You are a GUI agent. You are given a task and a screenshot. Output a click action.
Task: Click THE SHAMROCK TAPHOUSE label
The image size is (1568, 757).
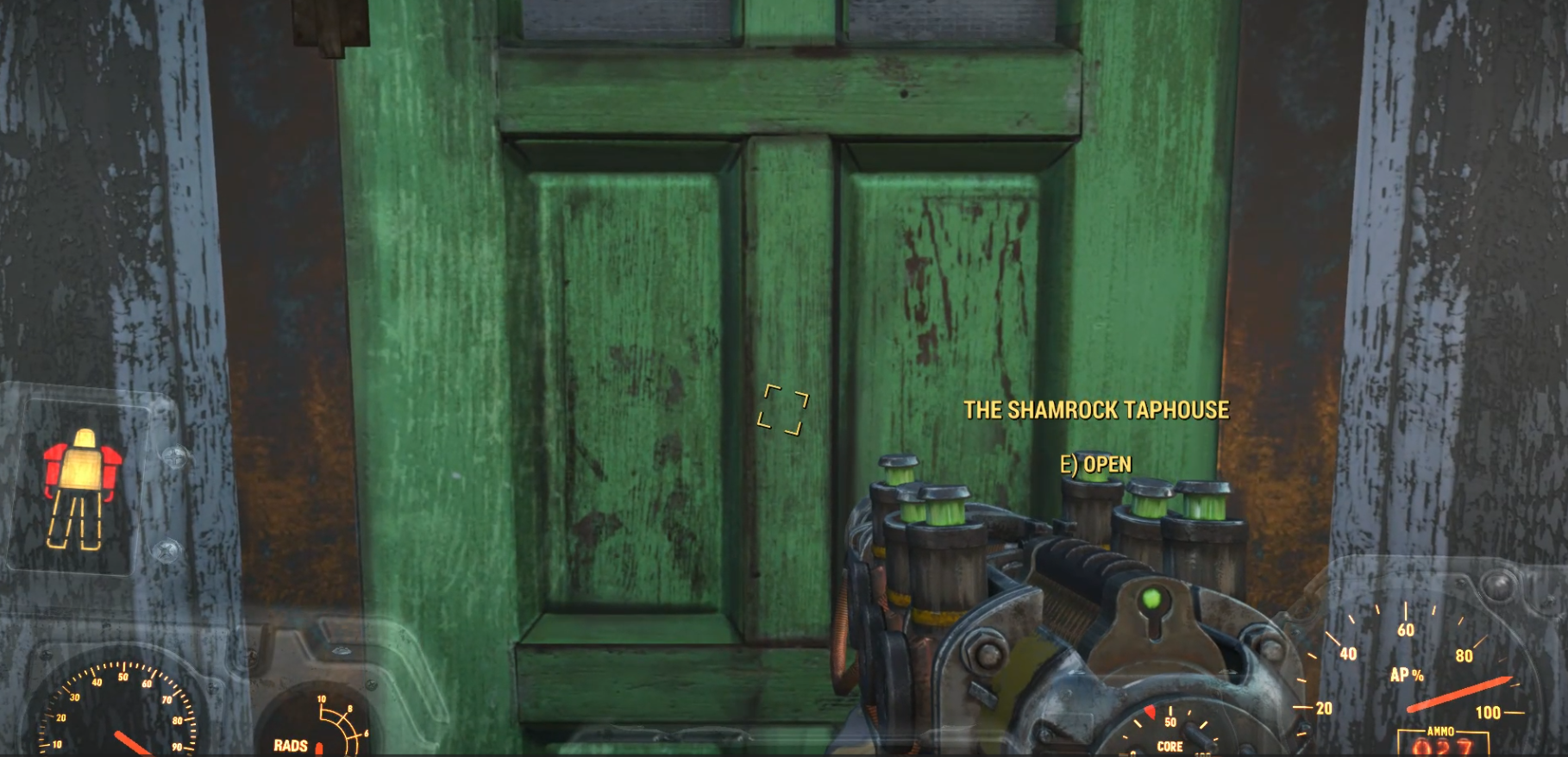[x=1097, y=411]
